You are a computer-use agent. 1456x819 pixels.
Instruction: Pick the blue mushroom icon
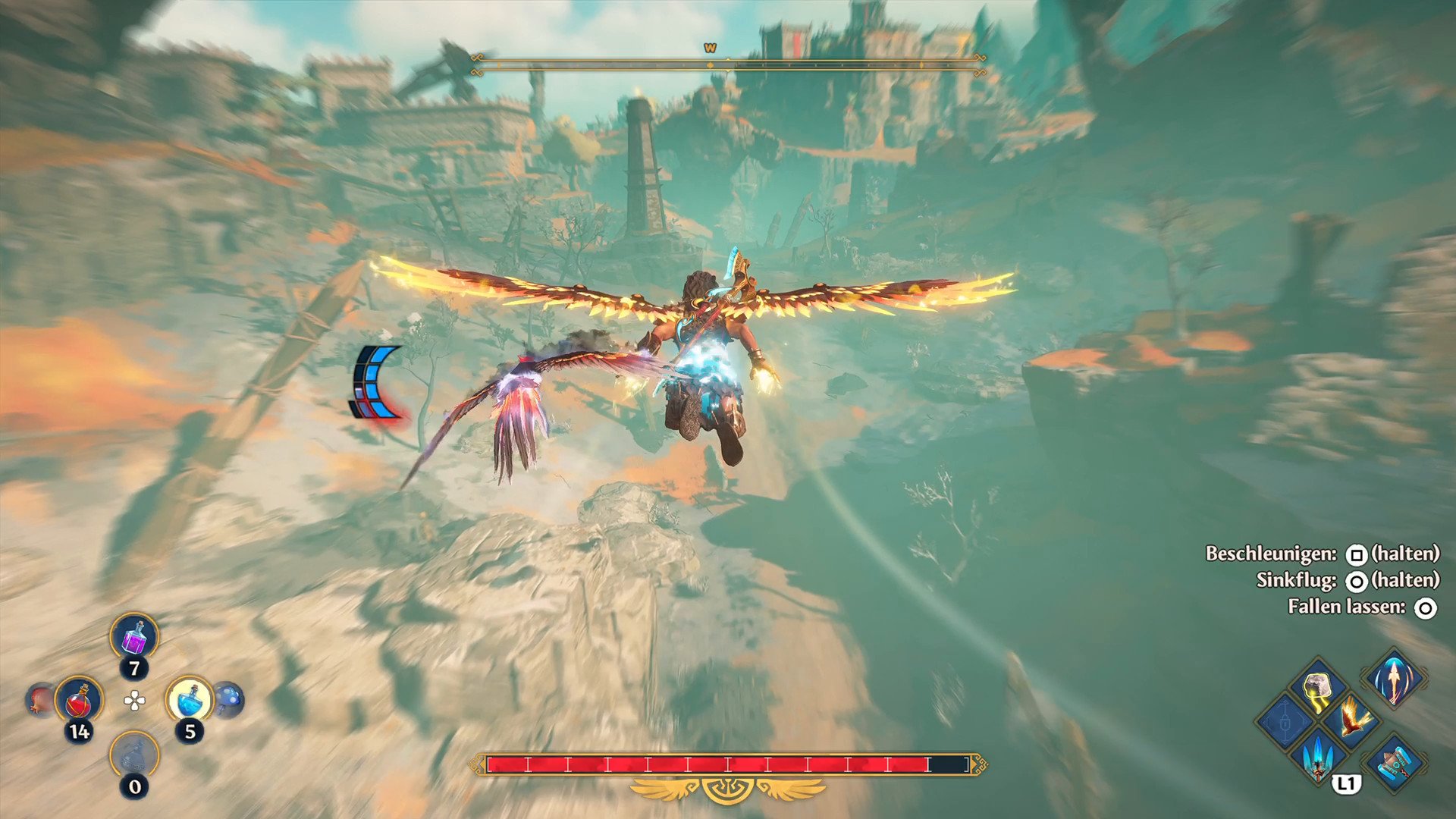point(229,698)
